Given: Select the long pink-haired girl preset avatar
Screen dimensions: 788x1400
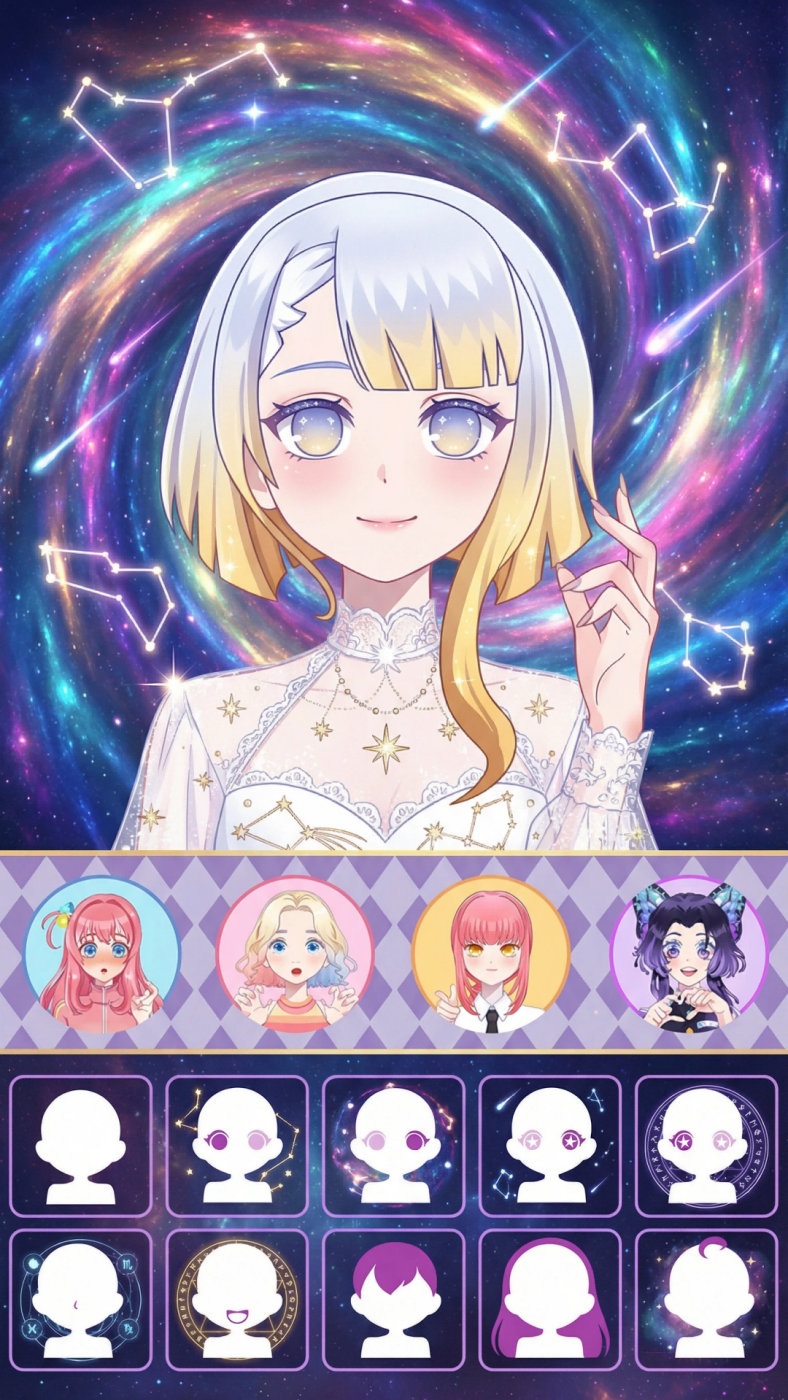Looking at the screenshot, I should [101, 954].
